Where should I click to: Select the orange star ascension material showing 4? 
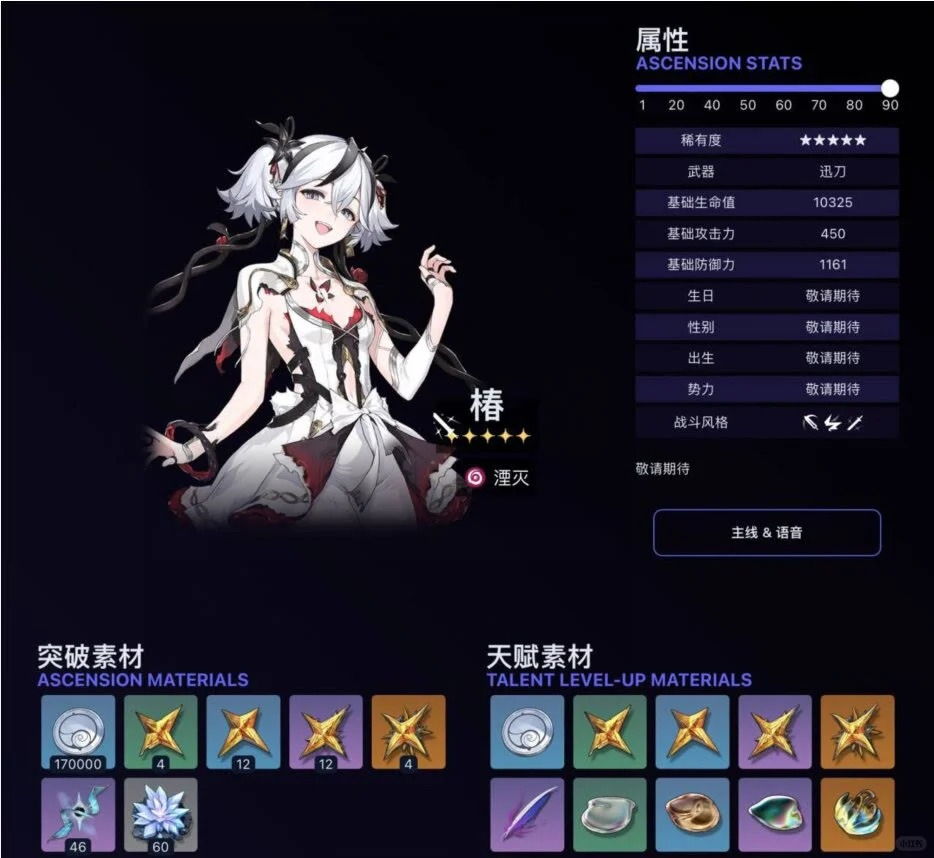pyautogui.click(x=408, y=732)
